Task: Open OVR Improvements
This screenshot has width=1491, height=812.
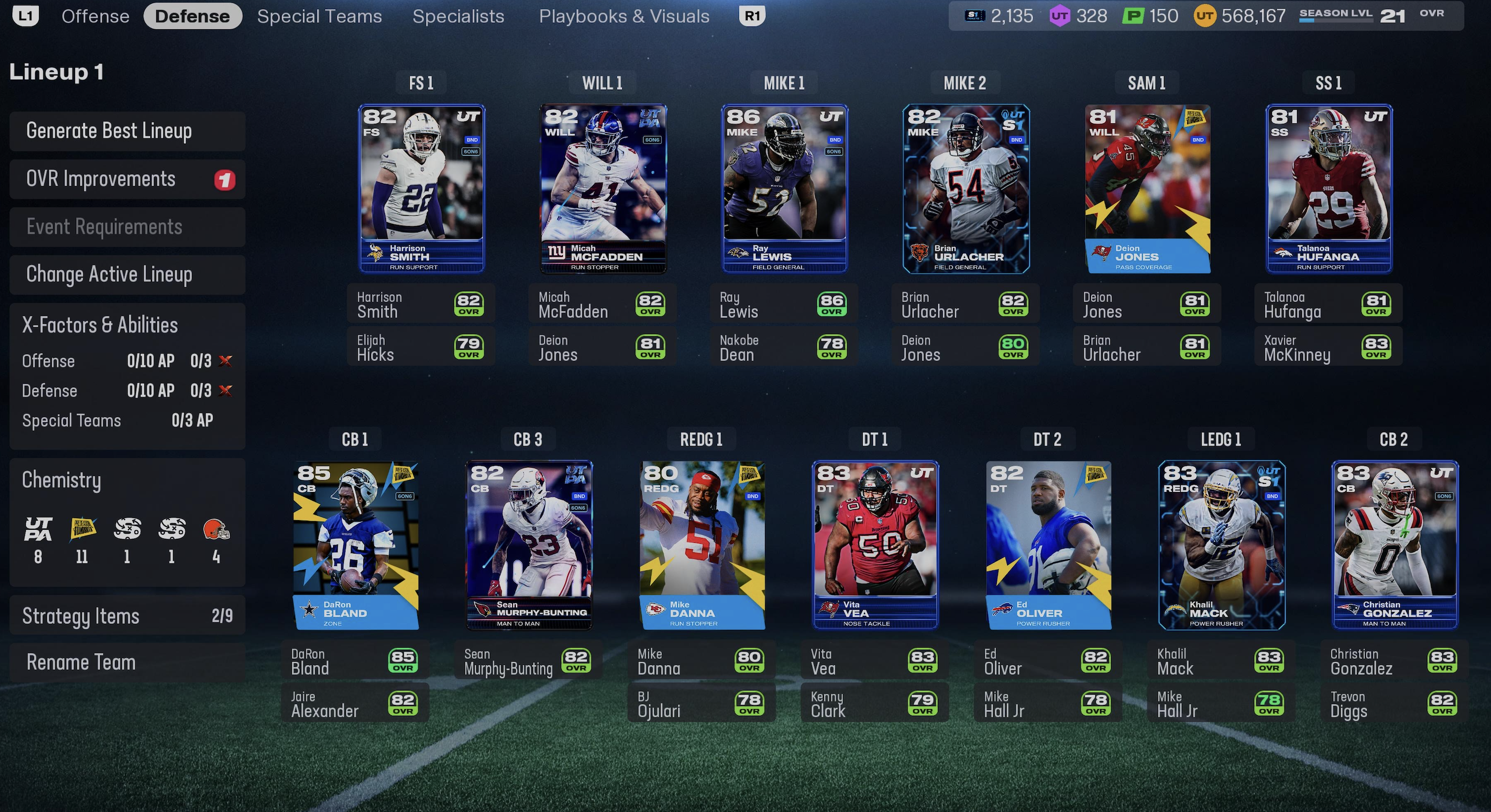Action: click(x=128, y=179)
